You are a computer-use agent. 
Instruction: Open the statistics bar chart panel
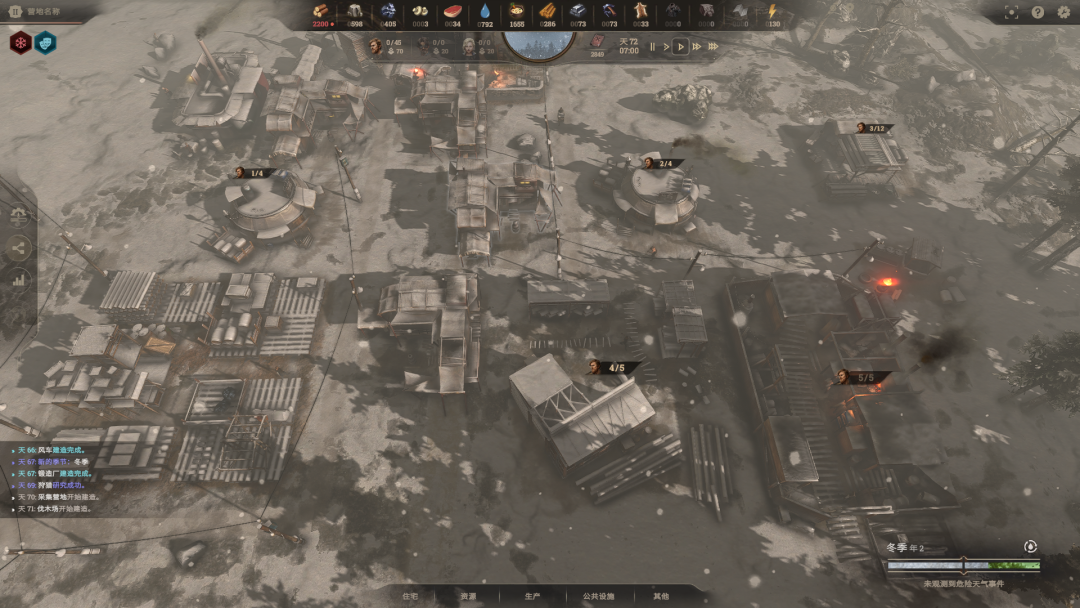tap(19, 280)
